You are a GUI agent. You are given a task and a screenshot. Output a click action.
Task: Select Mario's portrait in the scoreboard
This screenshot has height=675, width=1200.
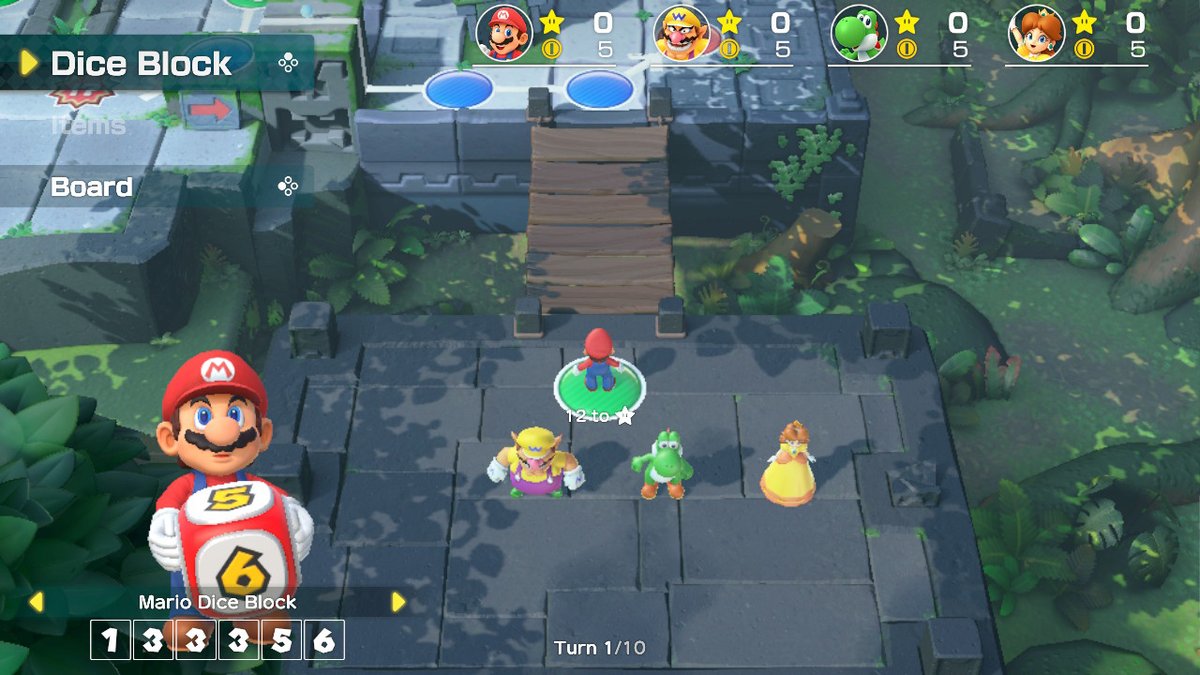(x=504, y=33)
